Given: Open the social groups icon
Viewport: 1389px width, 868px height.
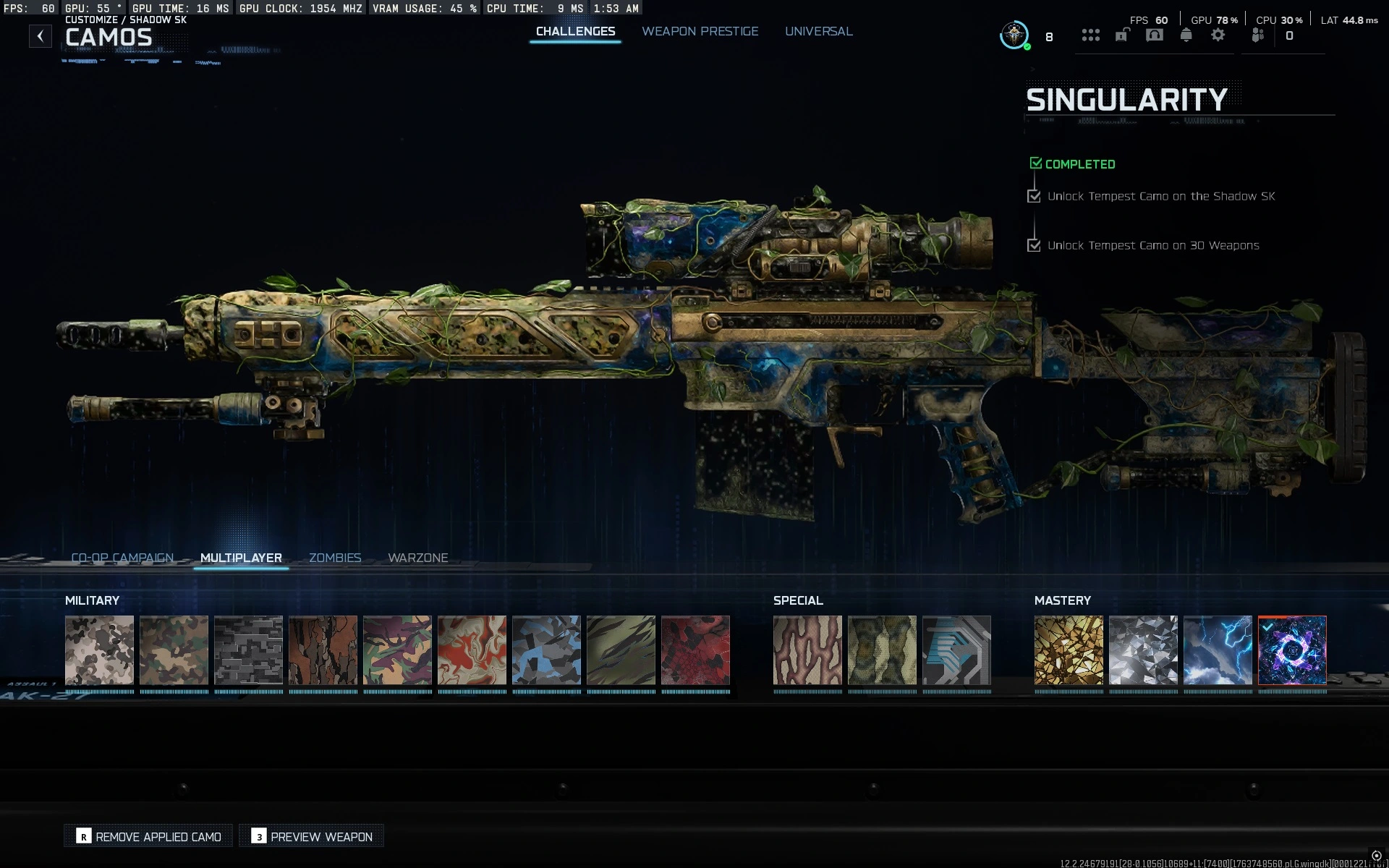Looking at the screenshot, I should tap(1257, 35).
